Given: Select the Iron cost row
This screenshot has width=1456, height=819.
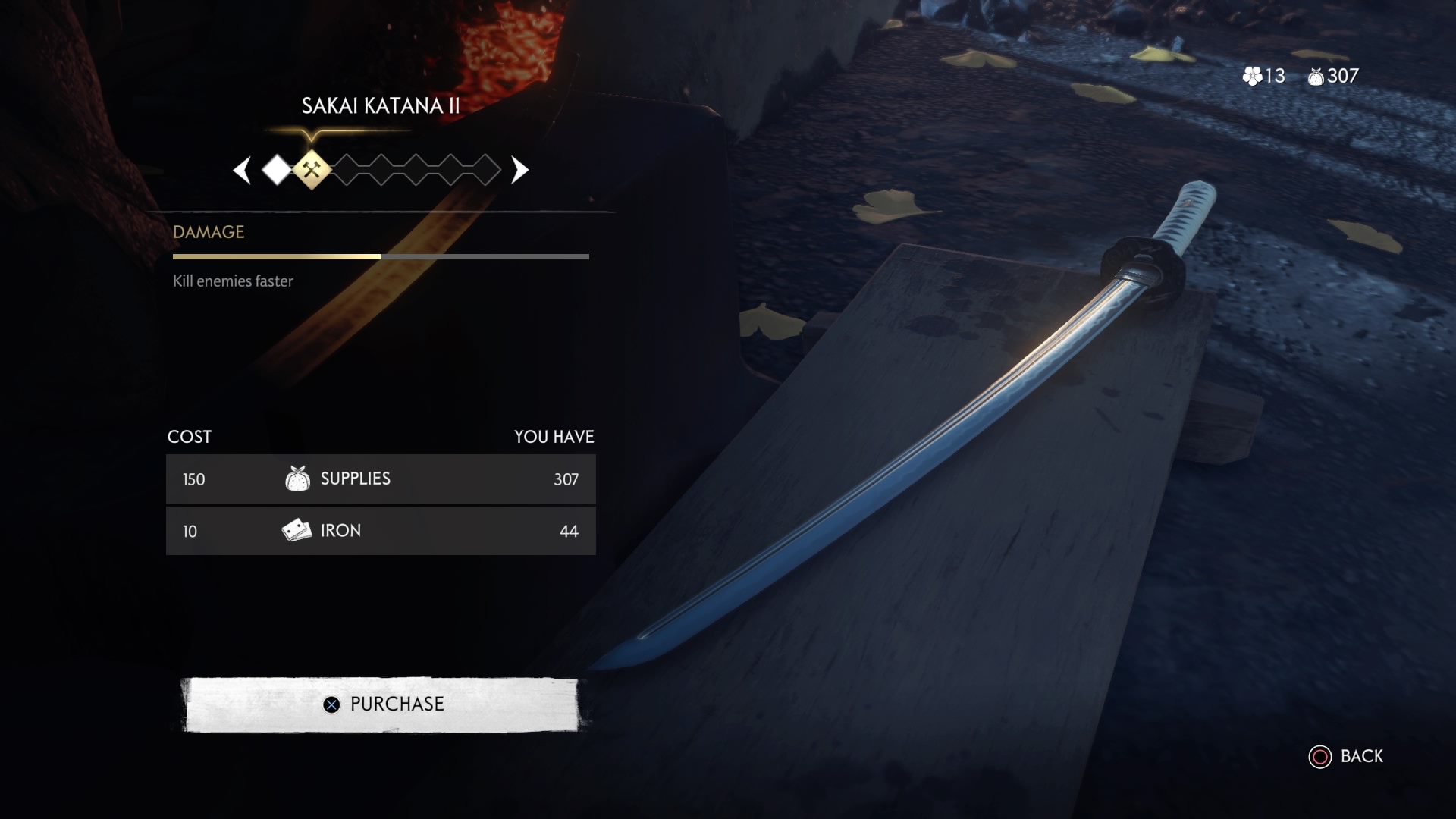Looking at the screenshot, I should click(x=381, y=531).
